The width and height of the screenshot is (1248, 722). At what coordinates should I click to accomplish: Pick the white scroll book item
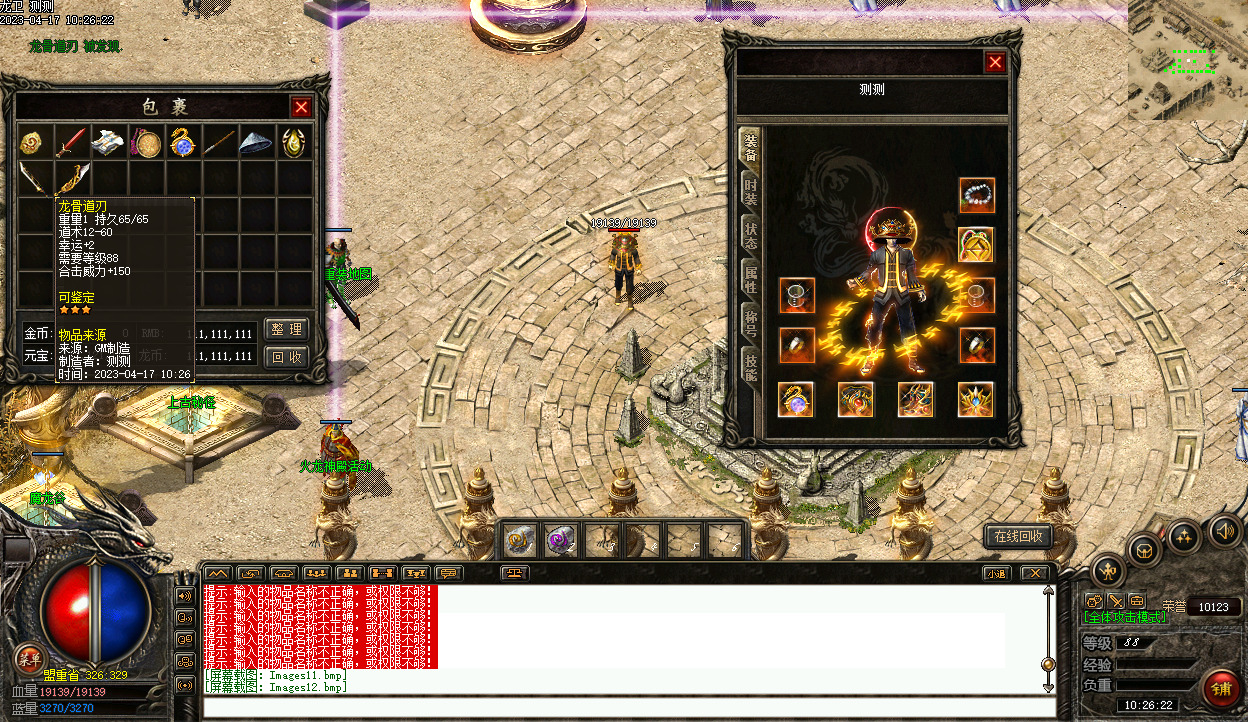108,143
